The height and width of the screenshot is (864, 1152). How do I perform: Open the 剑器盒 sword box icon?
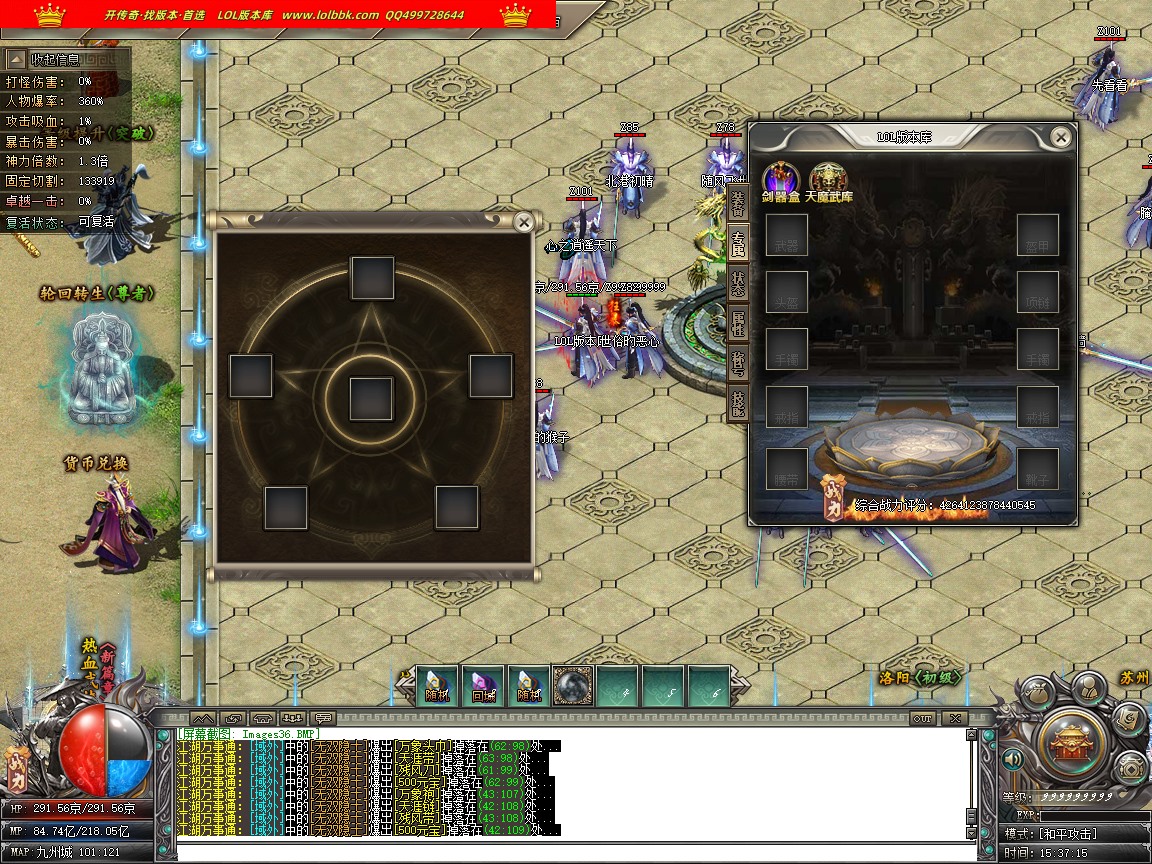click(780, 179)
